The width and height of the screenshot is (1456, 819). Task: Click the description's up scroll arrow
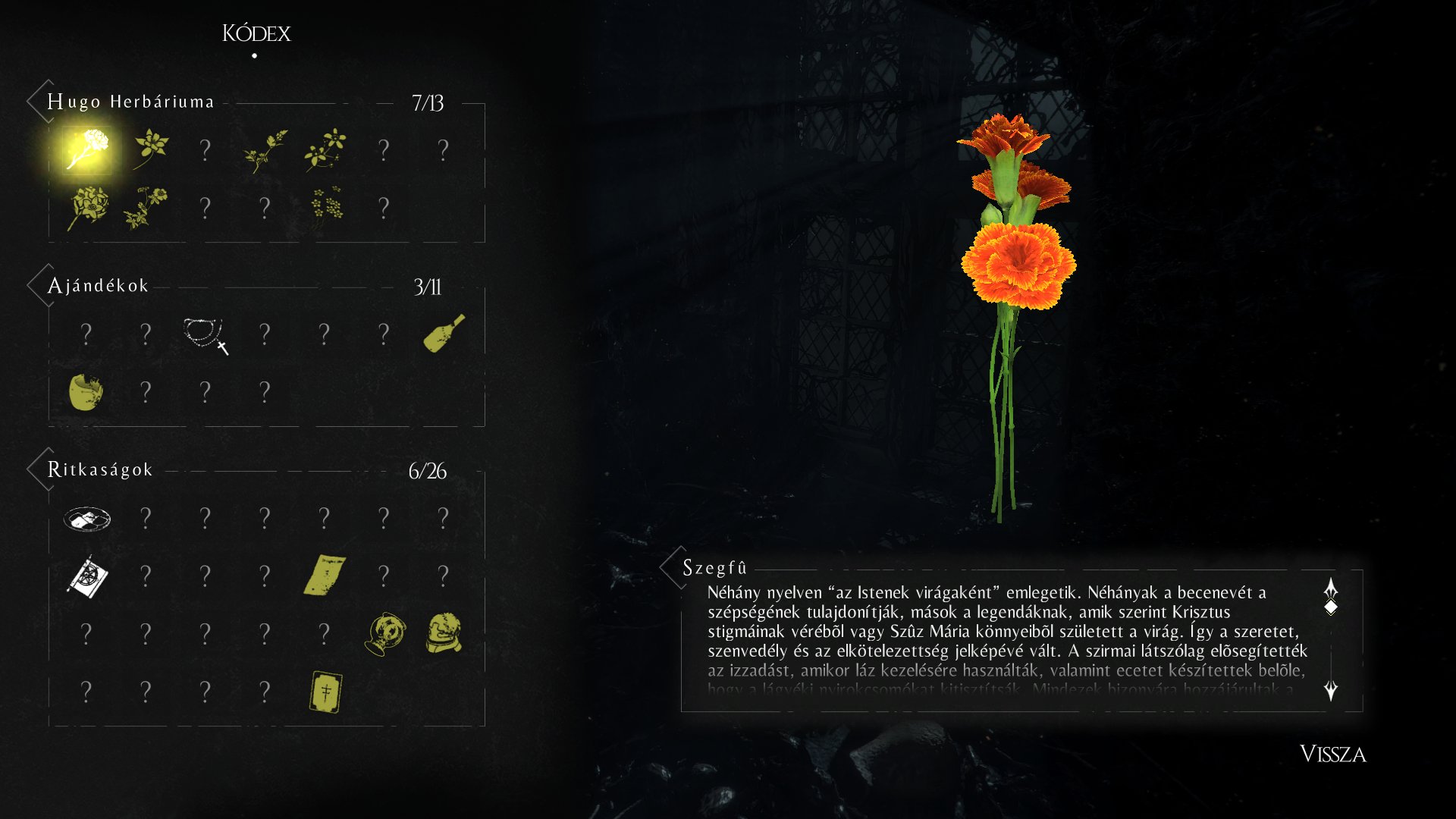click(1331, 588)
